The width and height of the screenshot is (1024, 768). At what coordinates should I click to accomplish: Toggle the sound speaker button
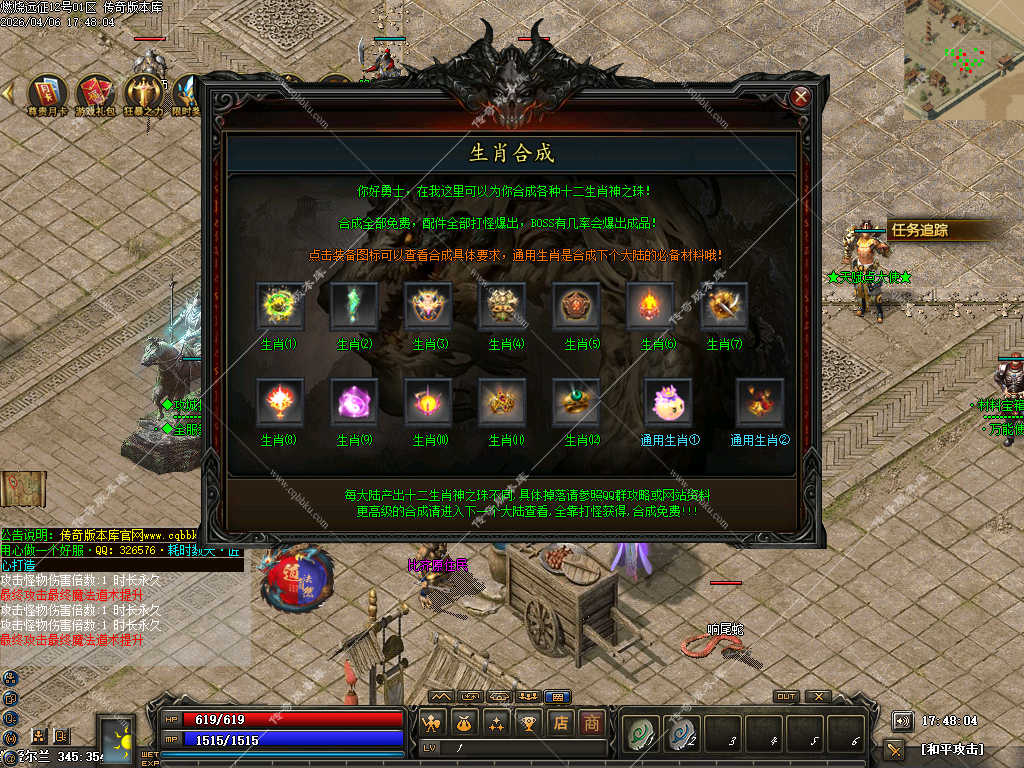[903, 720]
